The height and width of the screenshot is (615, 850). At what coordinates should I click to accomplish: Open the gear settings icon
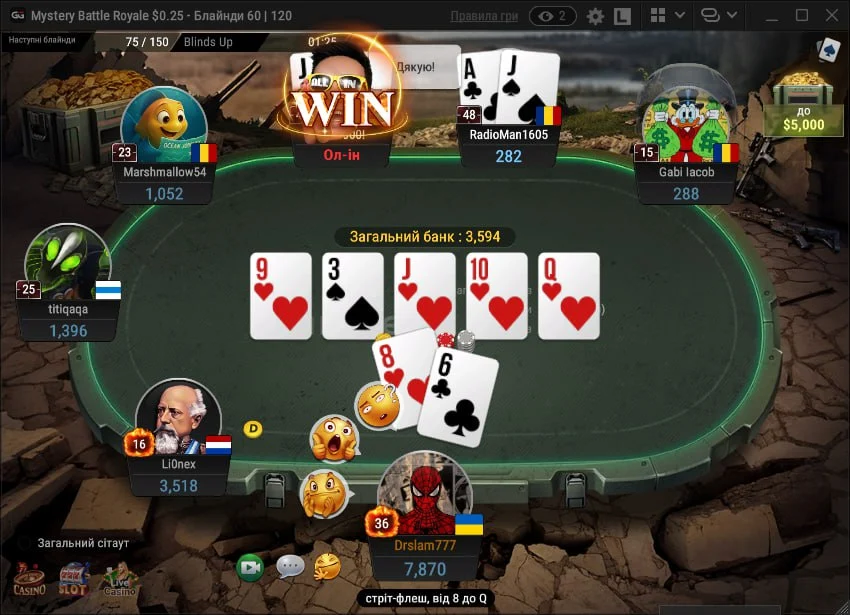pos(595,16)
